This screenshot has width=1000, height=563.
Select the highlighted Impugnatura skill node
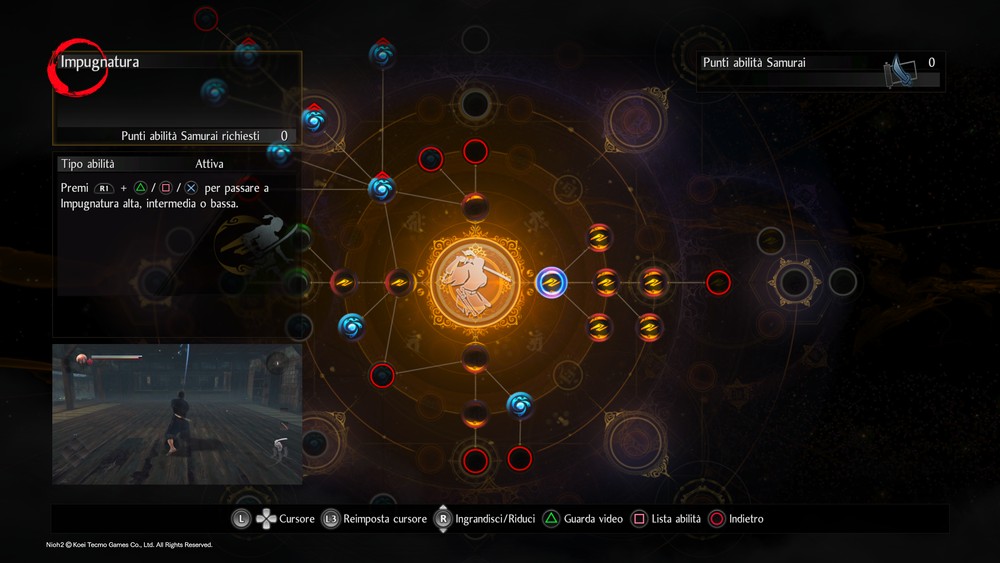click(550, 283)
